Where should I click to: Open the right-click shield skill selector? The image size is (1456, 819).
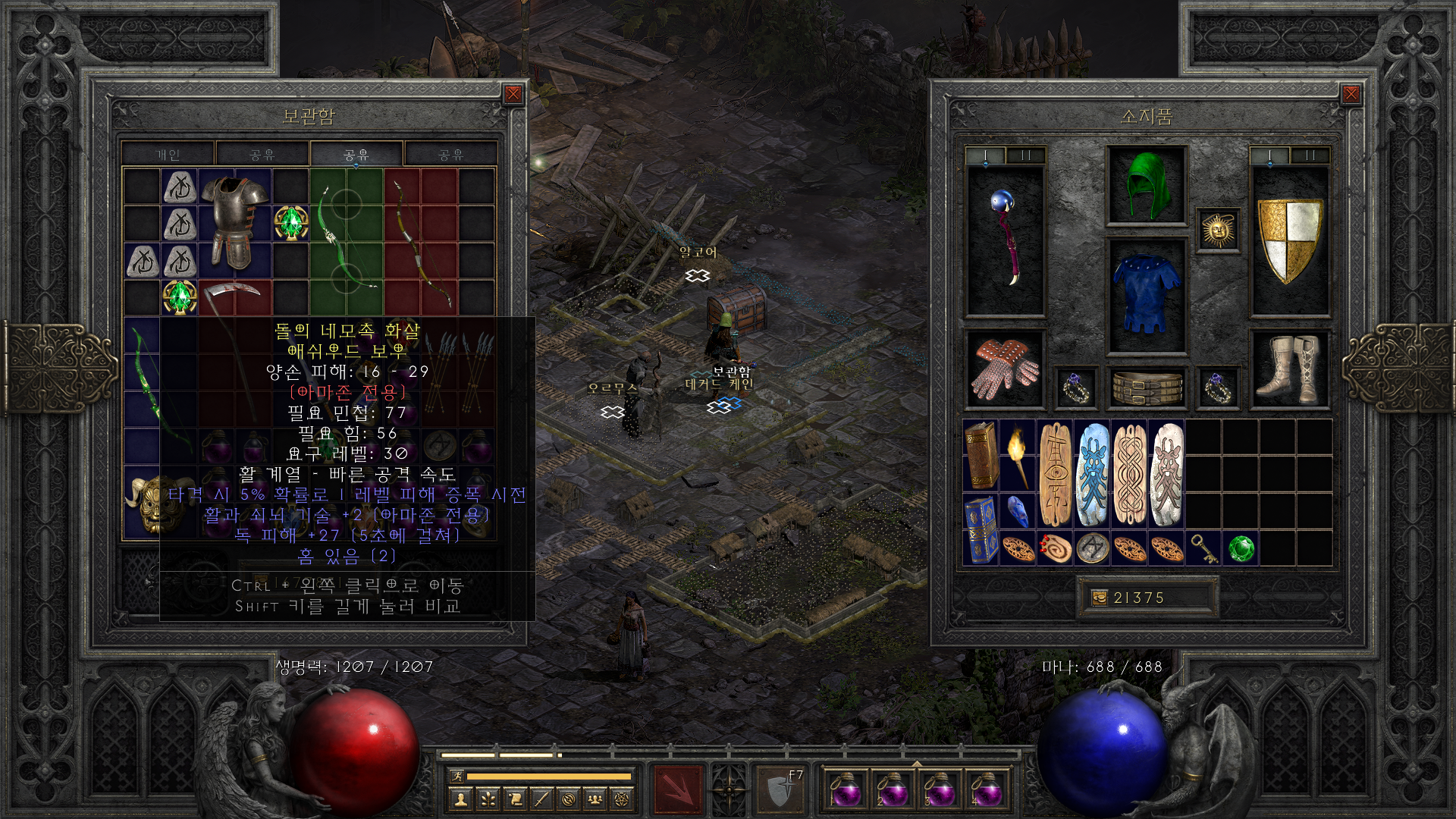coord(780,790)
